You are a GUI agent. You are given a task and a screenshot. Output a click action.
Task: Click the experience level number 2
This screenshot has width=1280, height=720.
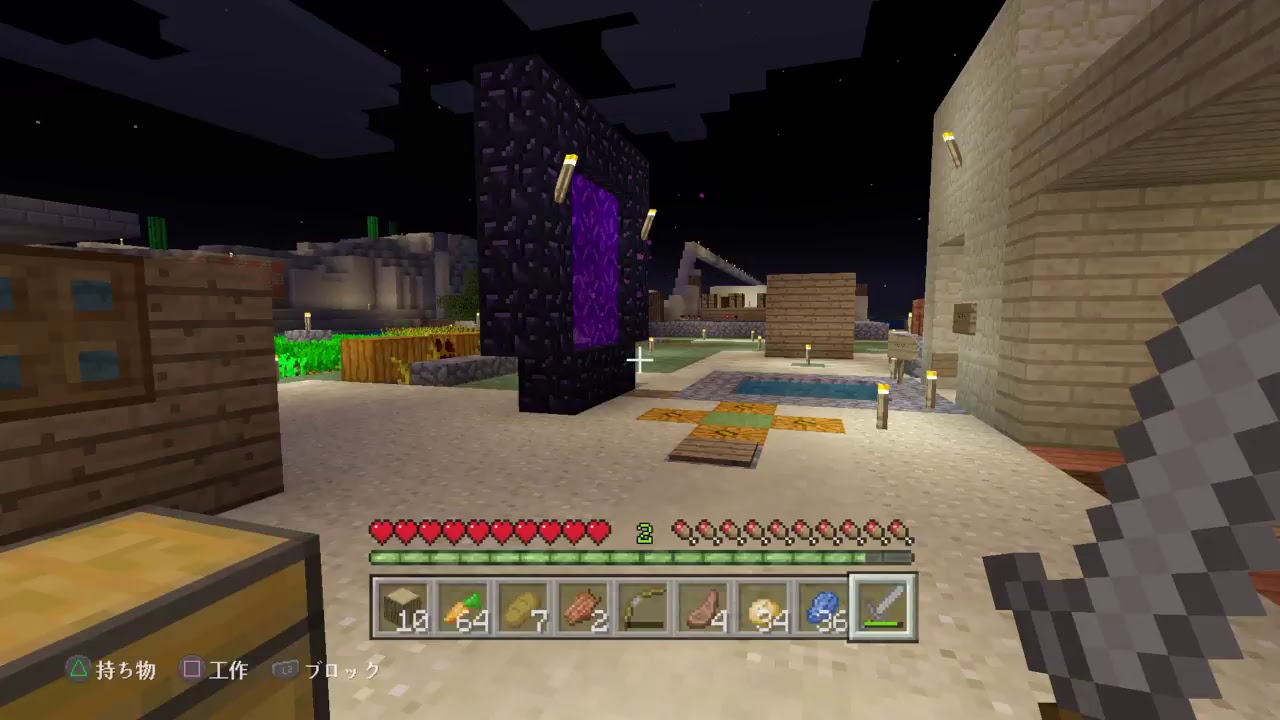coord(645,533)
